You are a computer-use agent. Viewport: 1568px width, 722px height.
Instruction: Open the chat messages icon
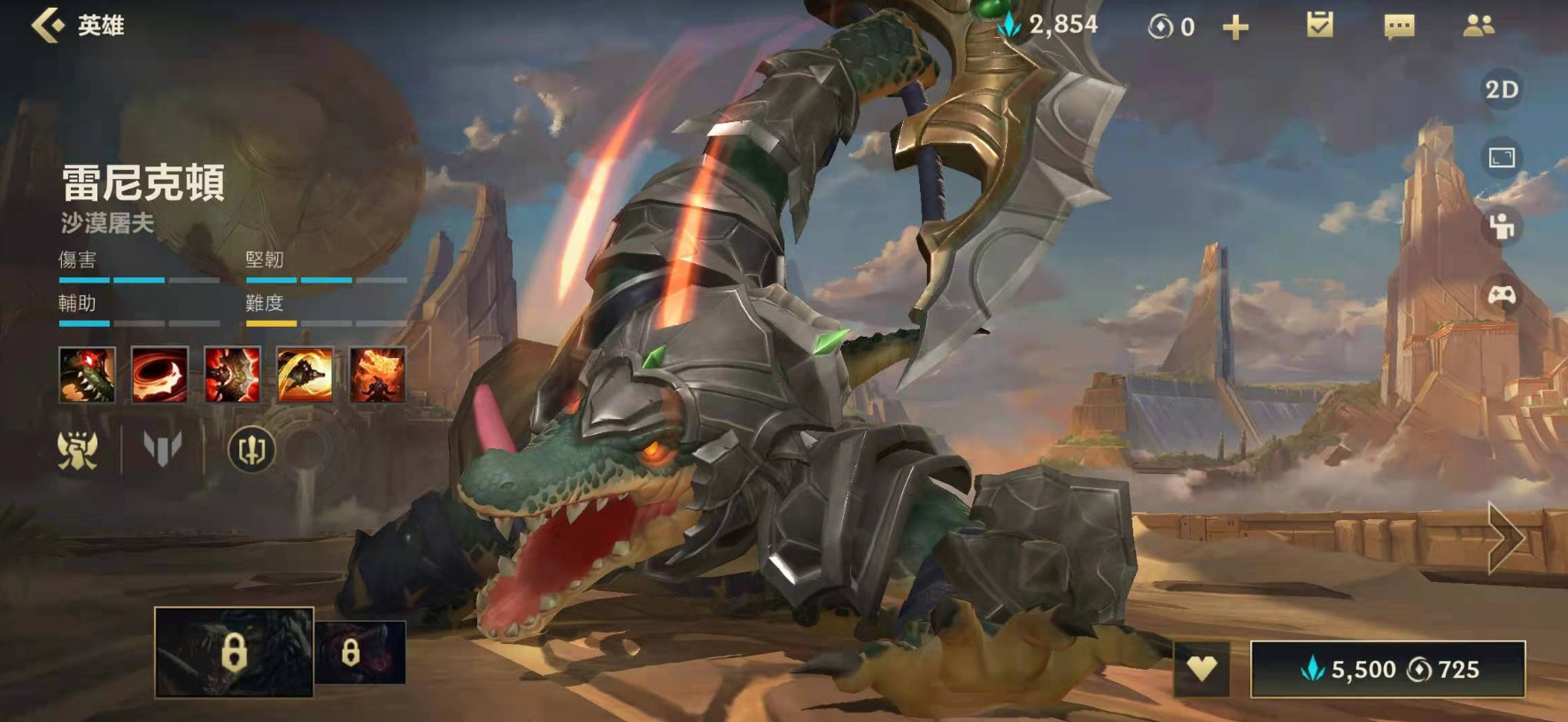(1398, 27)
